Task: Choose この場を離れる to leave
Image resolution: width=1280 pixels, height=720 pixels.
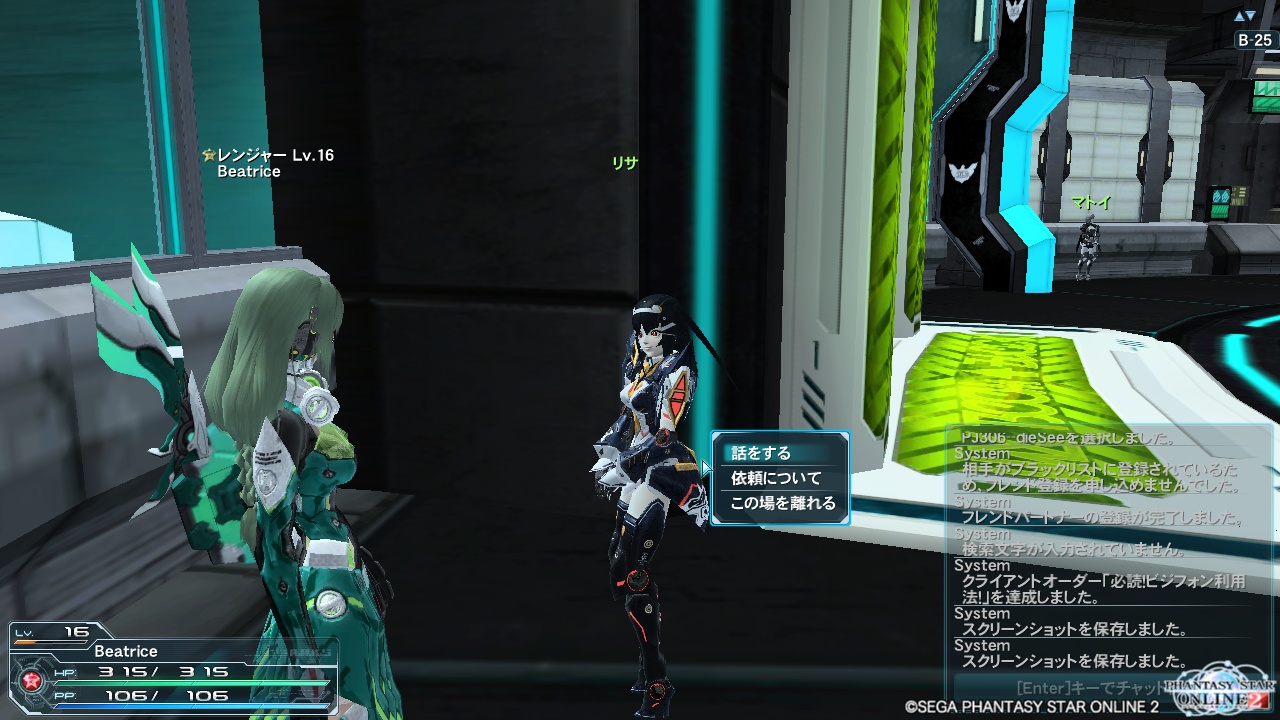Action: [782, 503]
